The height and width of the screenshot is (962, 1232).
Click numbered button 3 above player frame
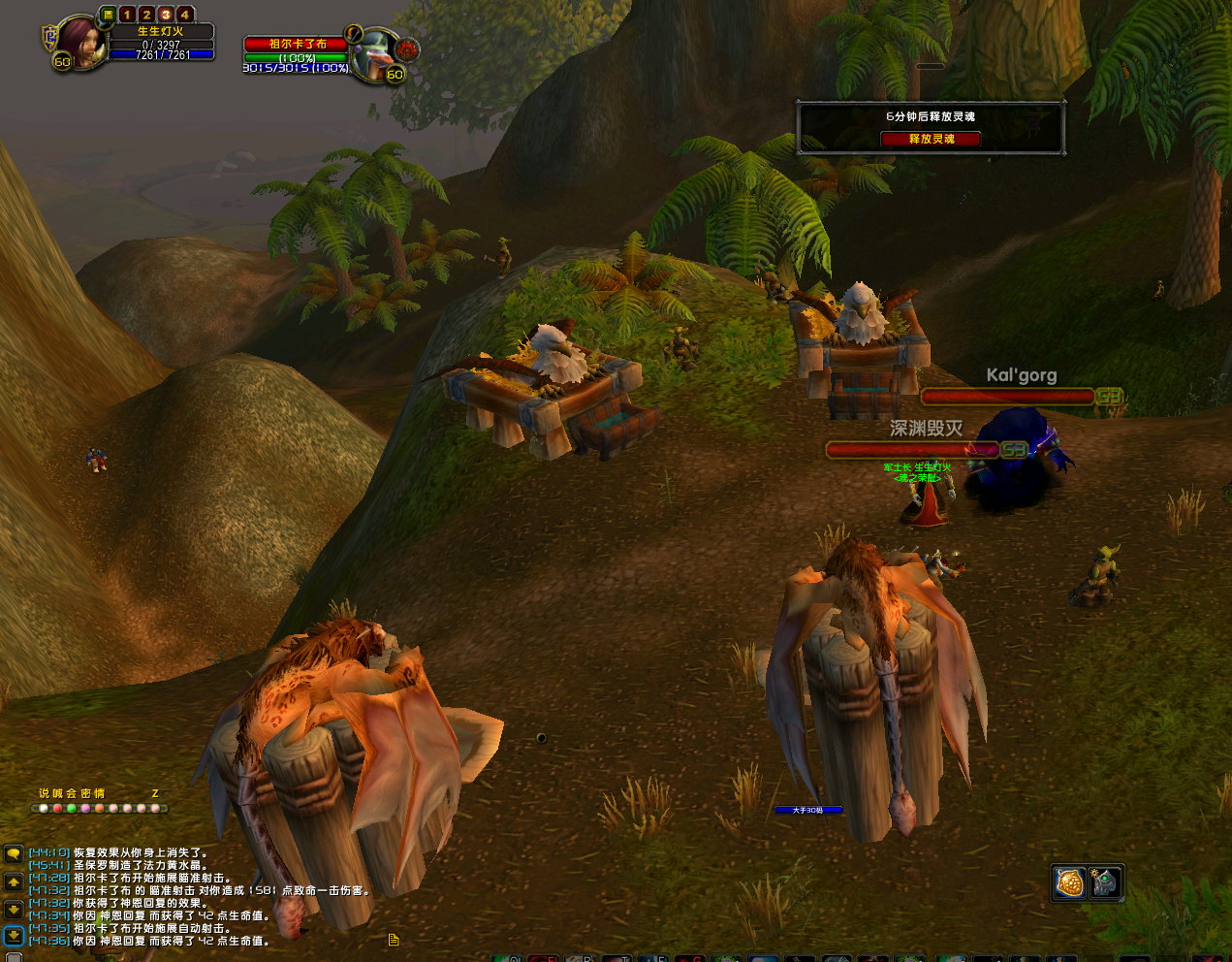coord(166,15)
